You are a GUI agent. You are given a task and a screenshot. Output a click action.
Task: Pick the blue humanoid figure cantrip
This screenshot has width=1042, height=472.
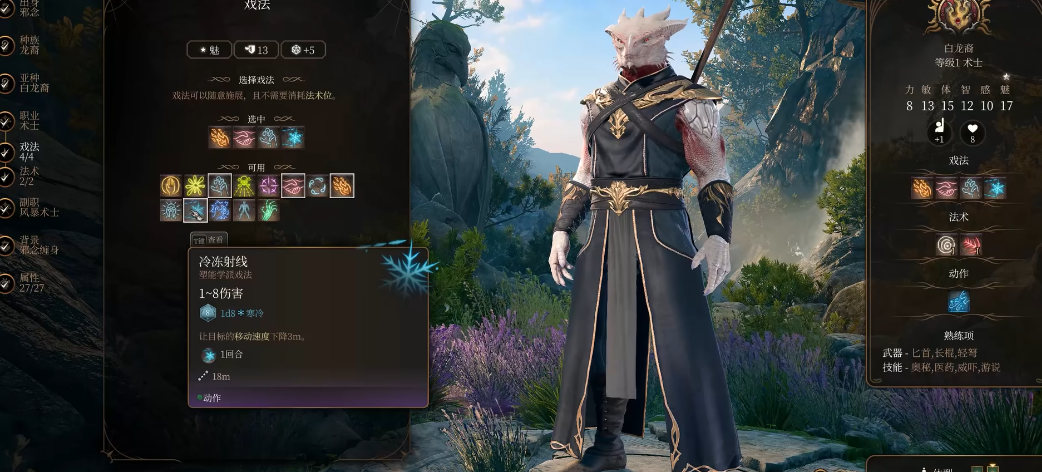244,211
